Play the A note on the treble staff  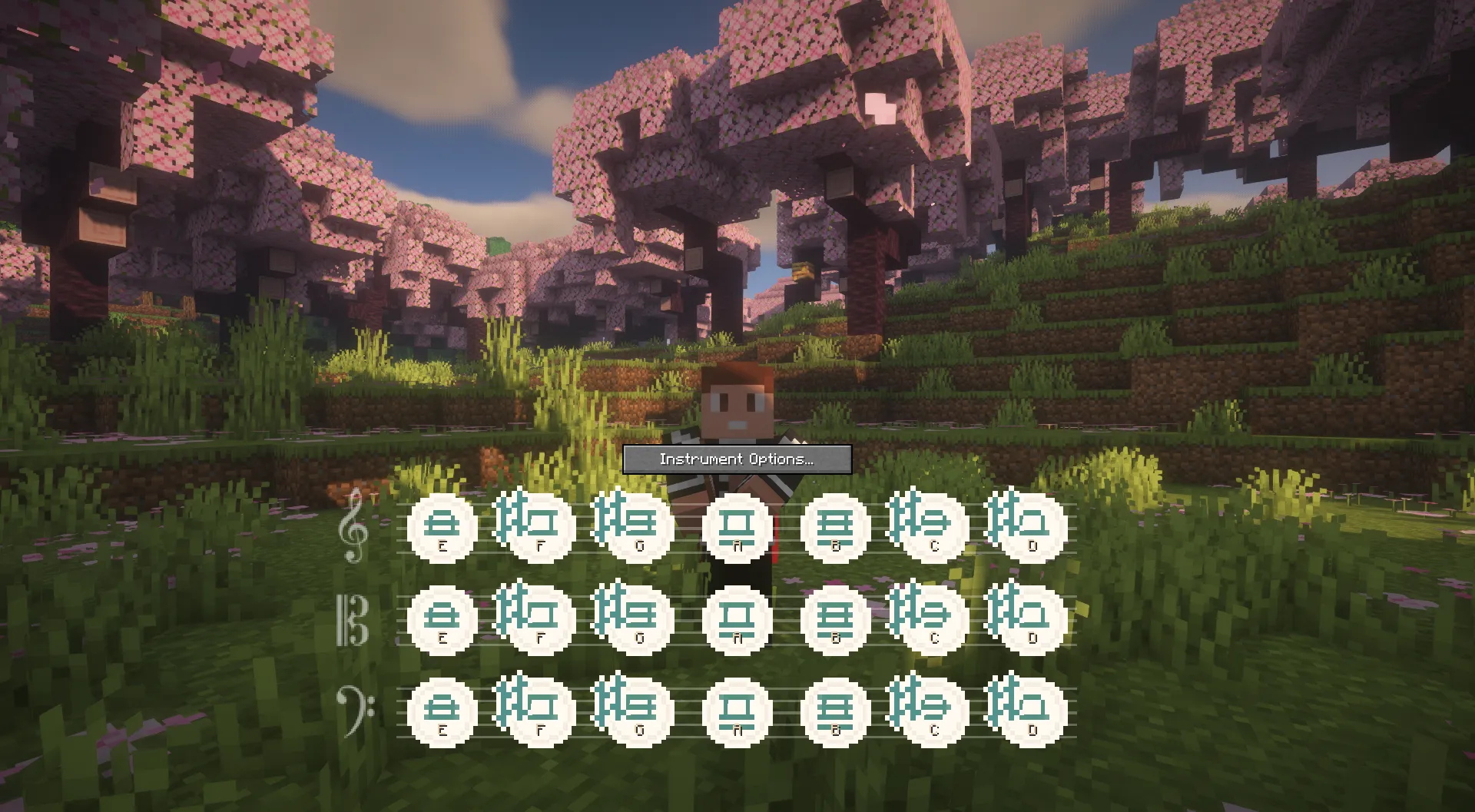(737, 527)
